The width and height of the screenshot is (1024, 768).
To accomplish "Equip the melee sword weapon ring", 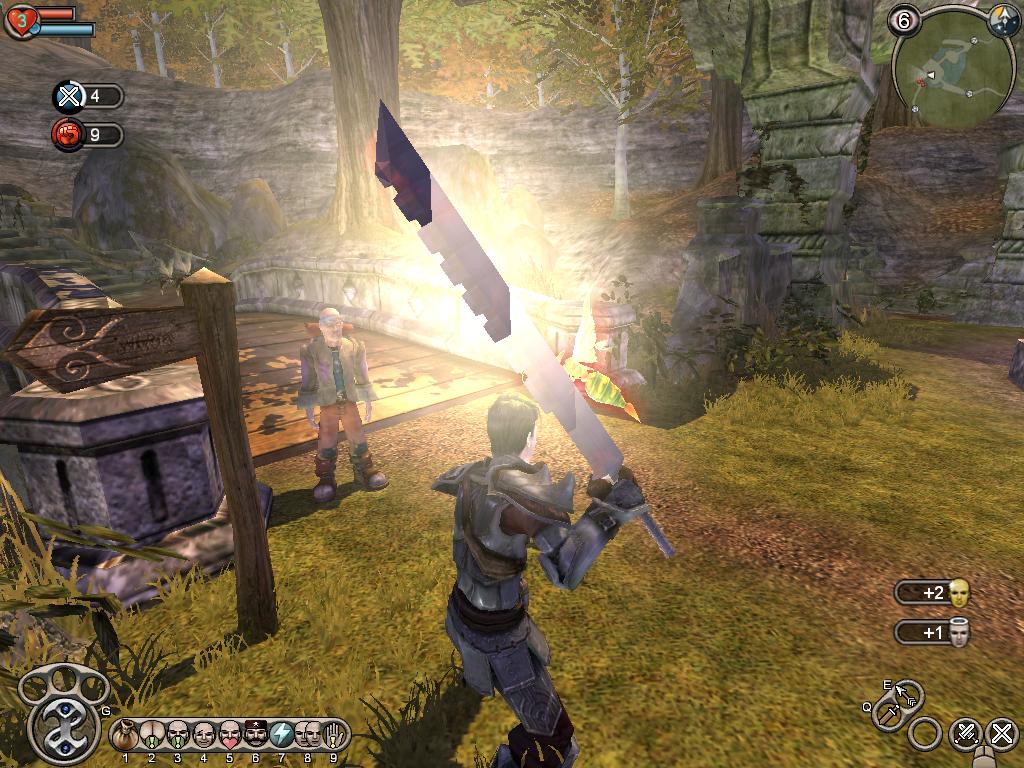I will point(888,716).
